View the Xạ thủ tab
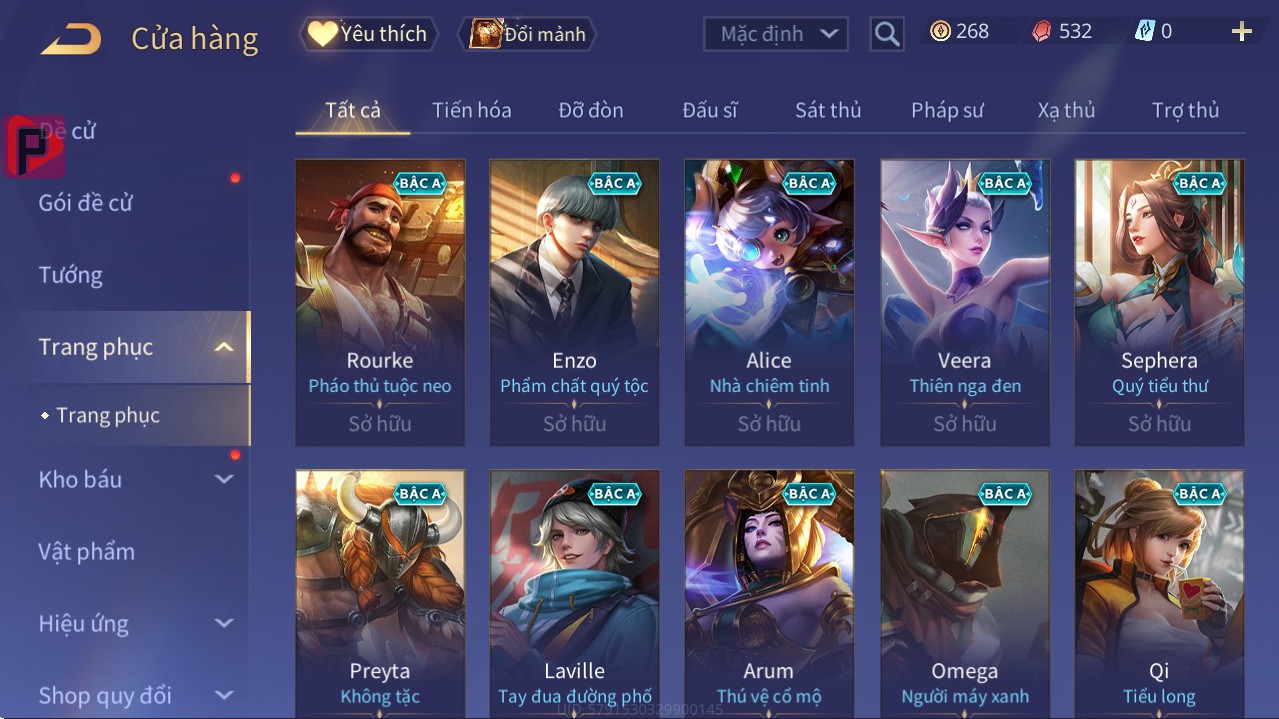The height and width of the screenshot is (719, 1279). (1066, 110)
